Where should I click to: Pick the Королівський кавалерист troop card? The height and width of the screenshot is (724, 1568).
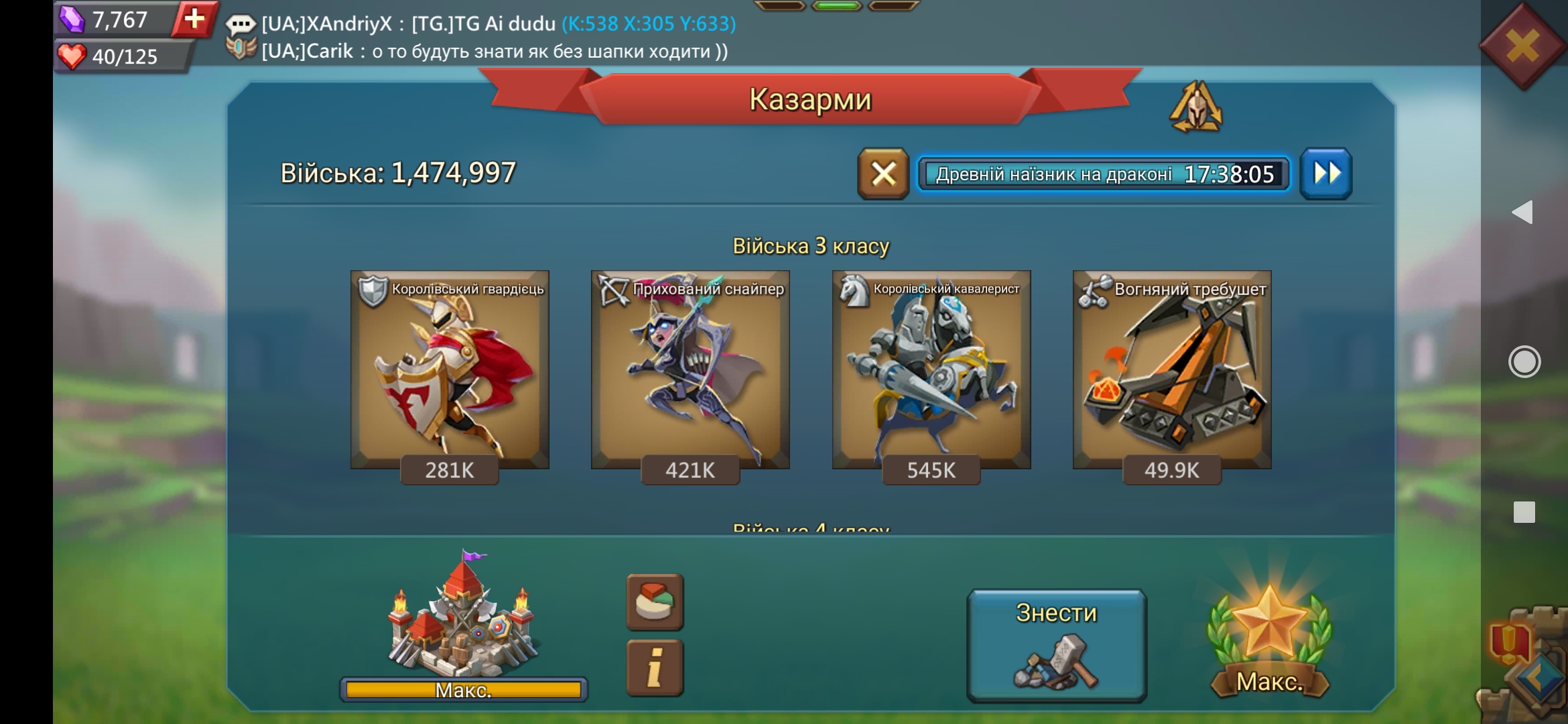(931, 369)
